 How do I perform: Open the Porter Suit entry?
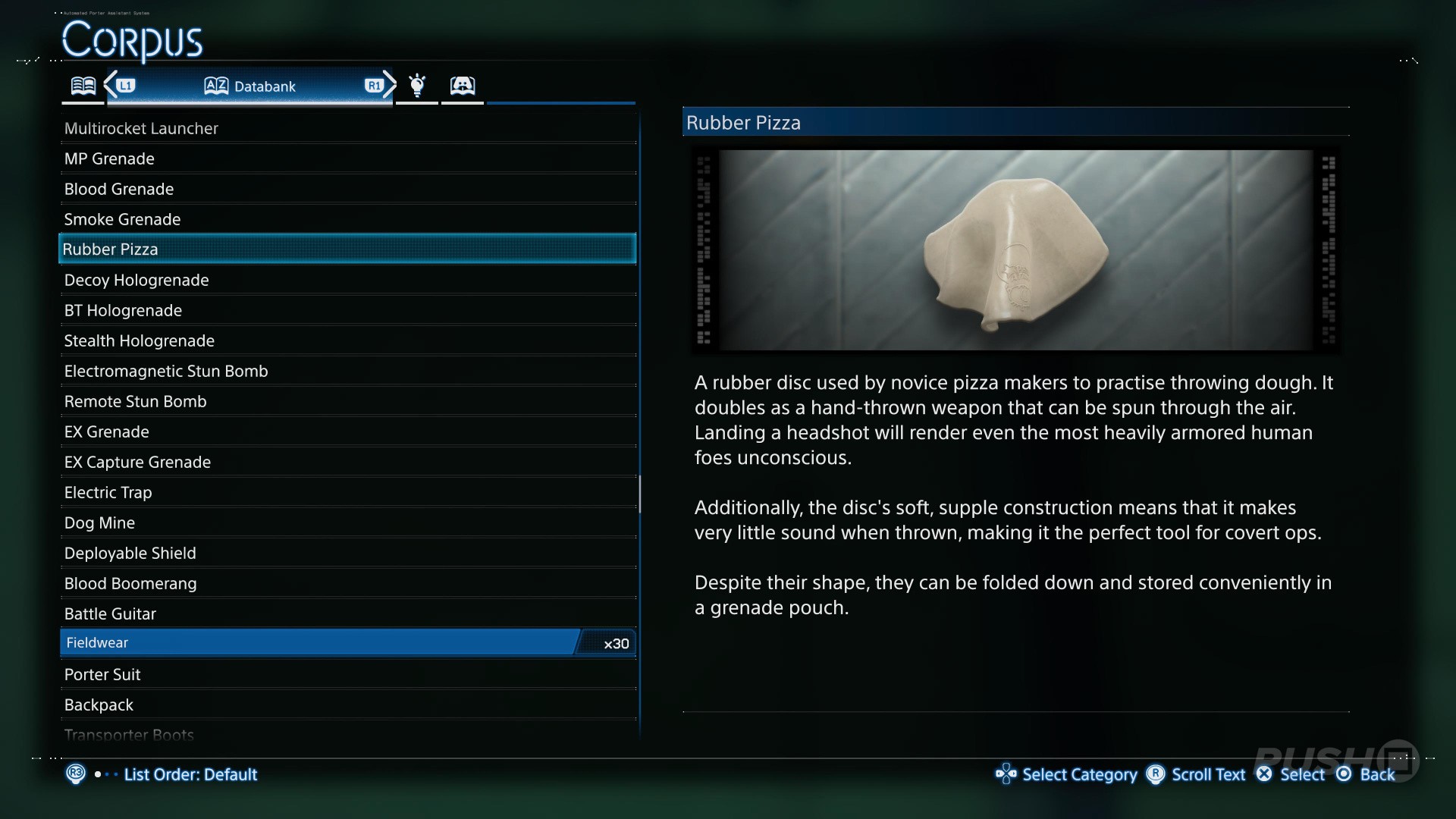102,674
